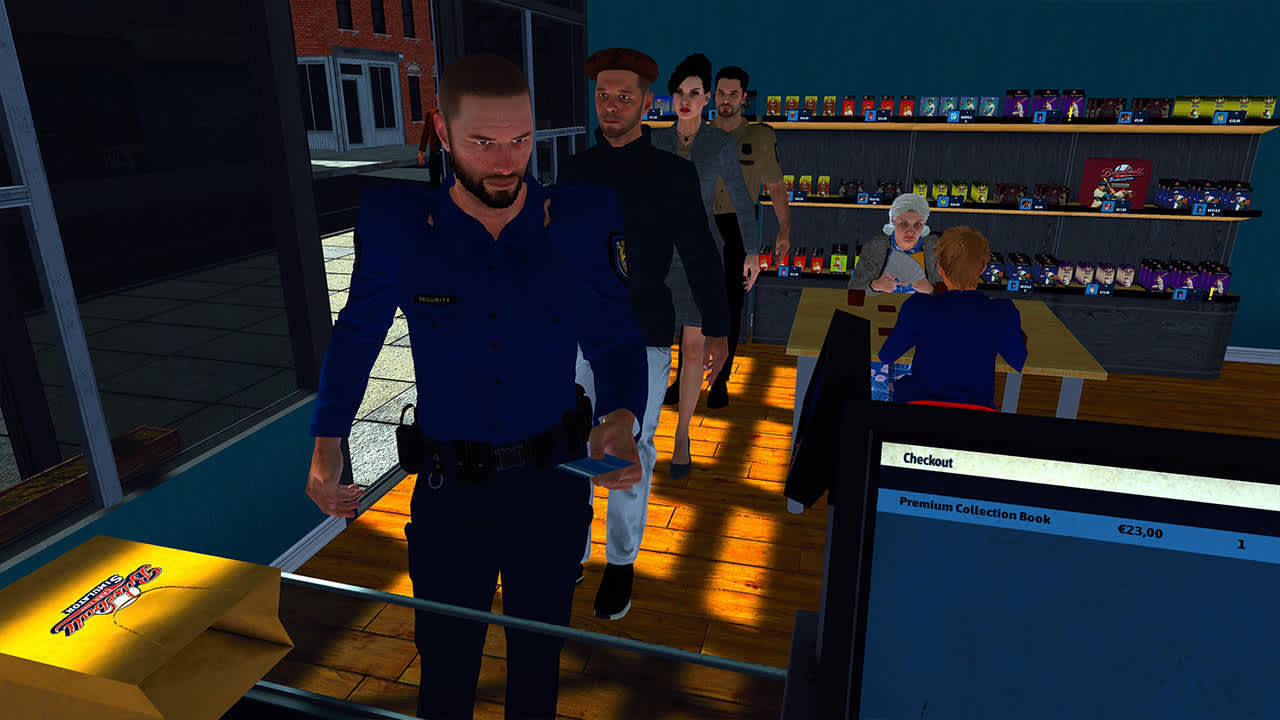
Task: Switch to the Checkout screen title
Action: (929, 461)
